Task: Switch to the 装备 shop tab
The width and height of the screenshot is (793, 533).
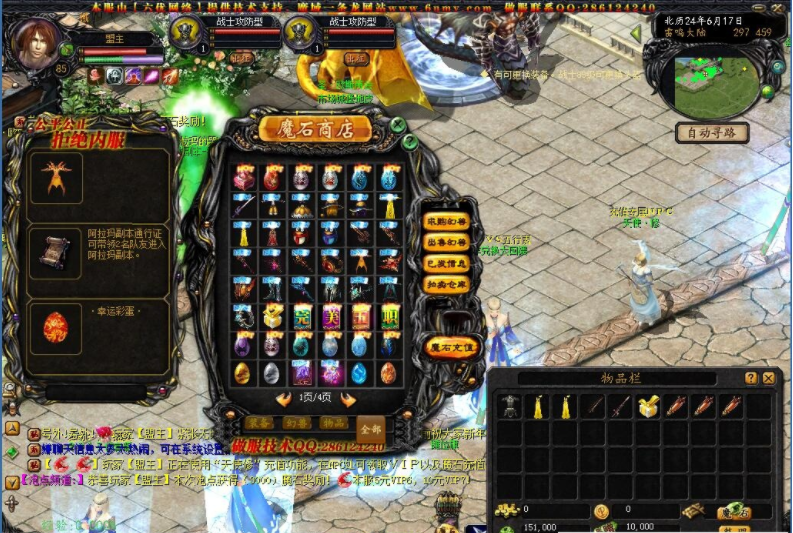Action: coord(259,422)
